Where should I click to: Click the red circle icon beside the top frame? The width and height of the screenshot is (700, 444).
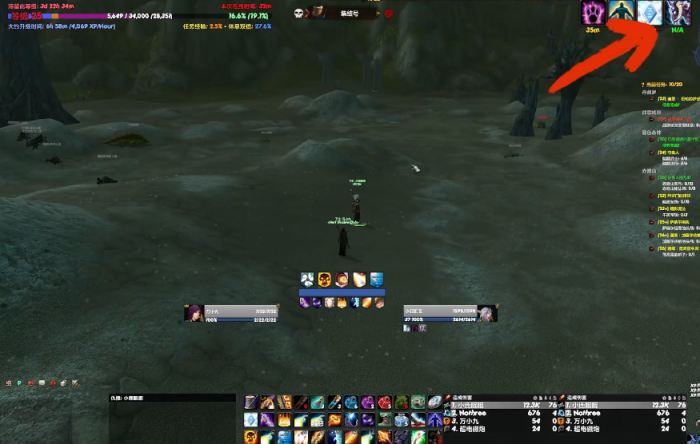[x=389, y=13]
